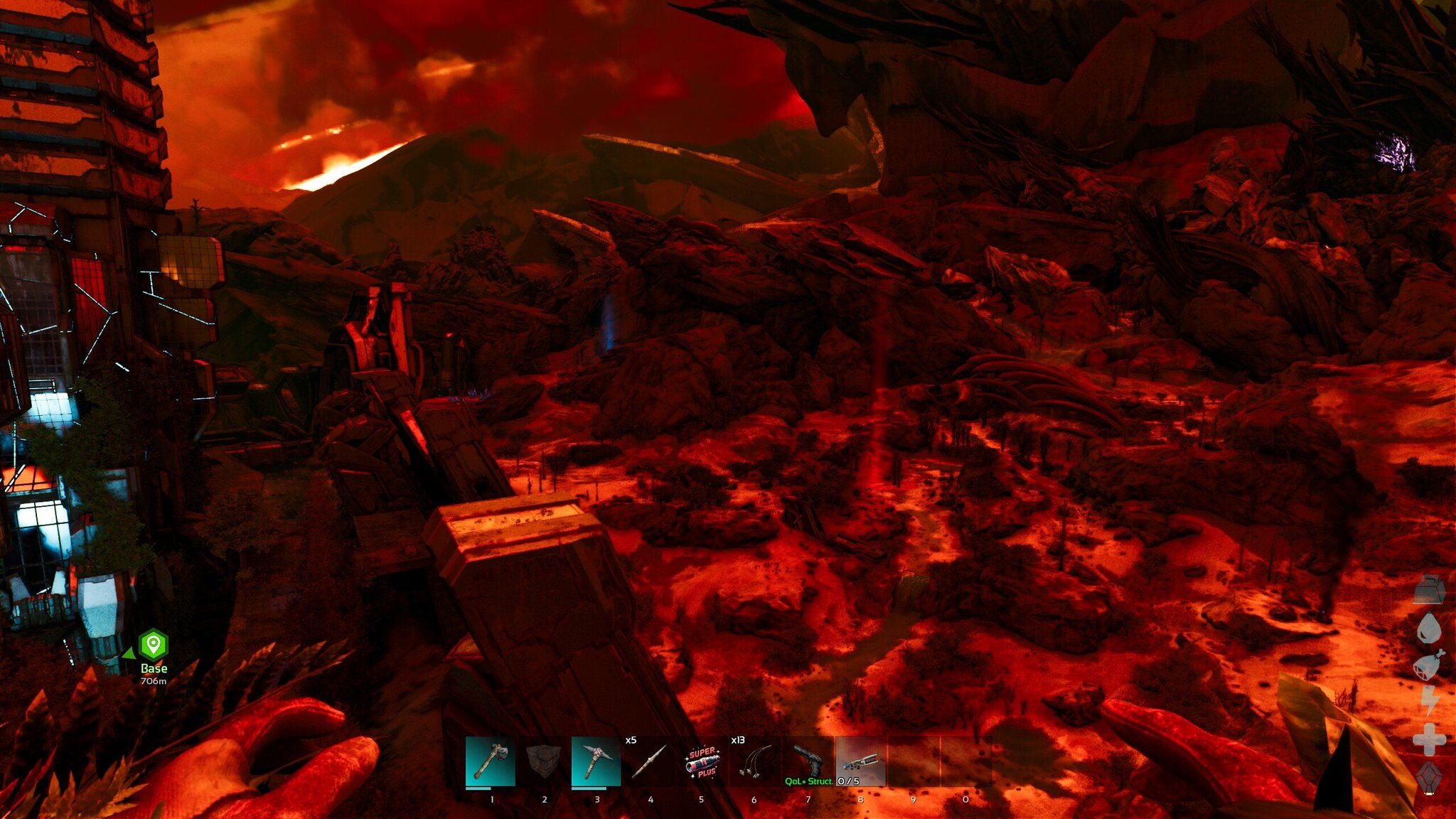The height and width of the screenshot is (819, 1456).
Task: Choose the spear stack marked x5
Action: (x=648, y=761)
